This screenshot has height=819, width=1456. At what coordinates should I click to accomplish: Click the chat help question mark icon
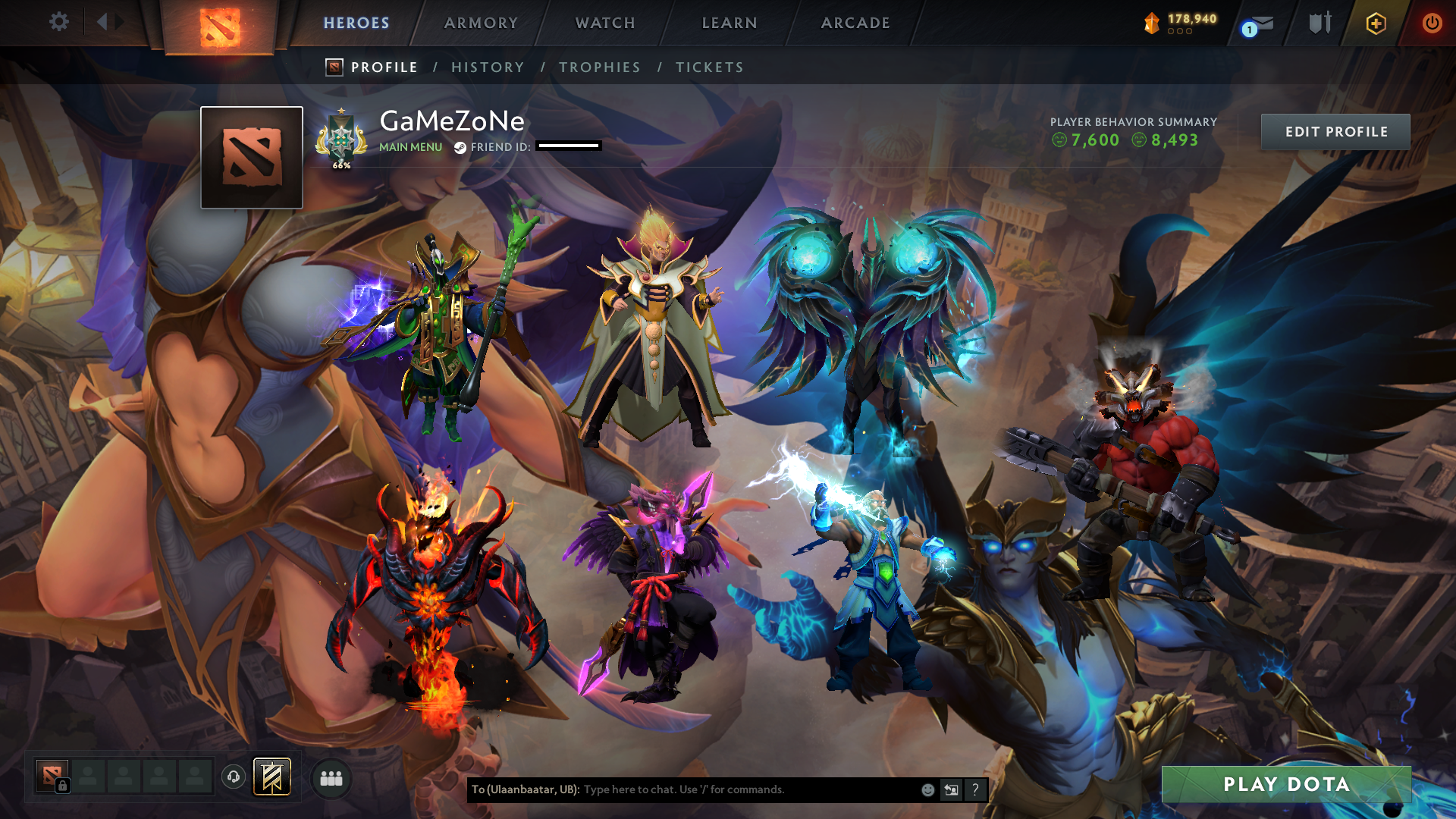pos(976,789)
